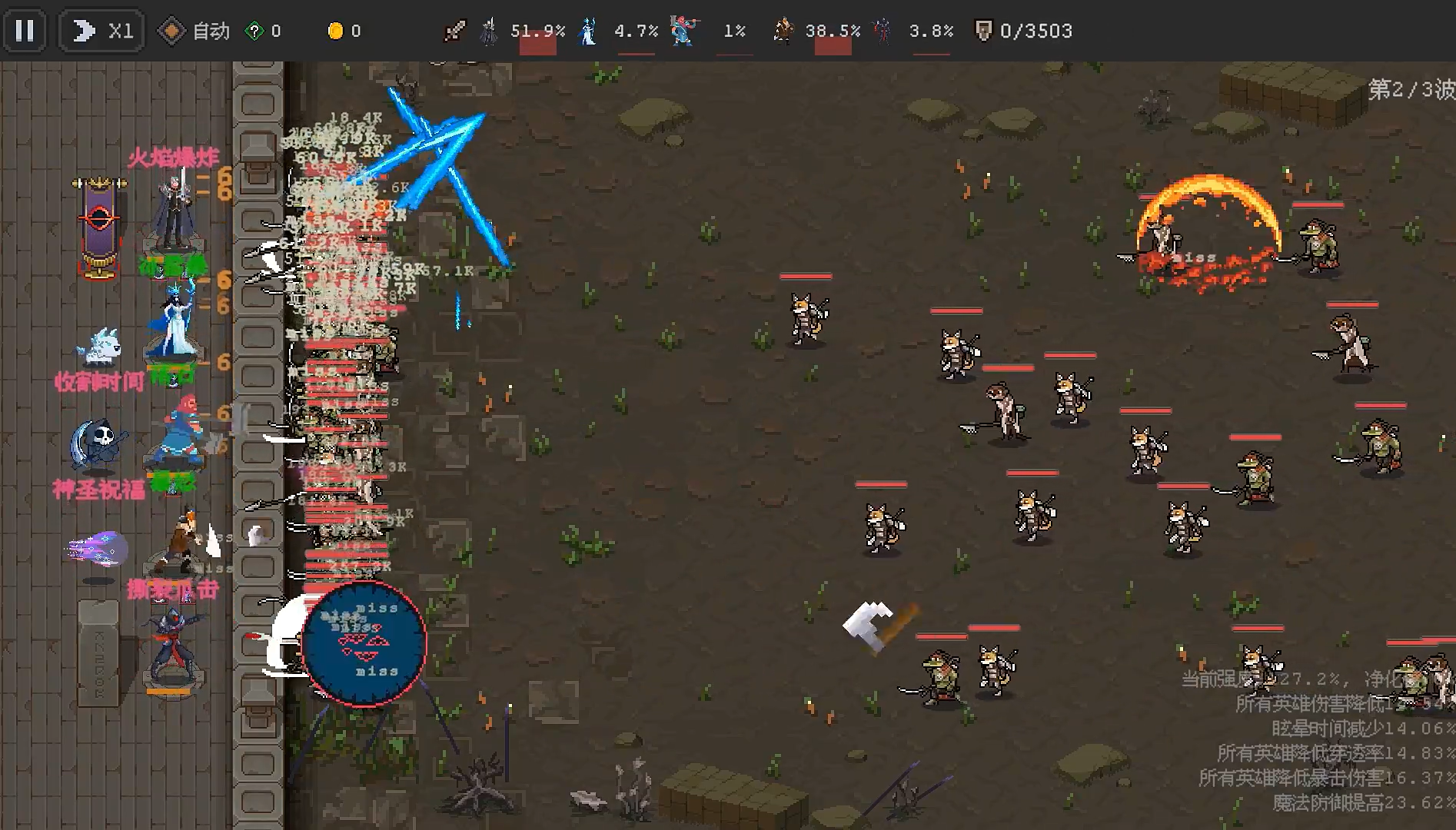Click the assassin hero icon at 3.8%

coord(883,29)
